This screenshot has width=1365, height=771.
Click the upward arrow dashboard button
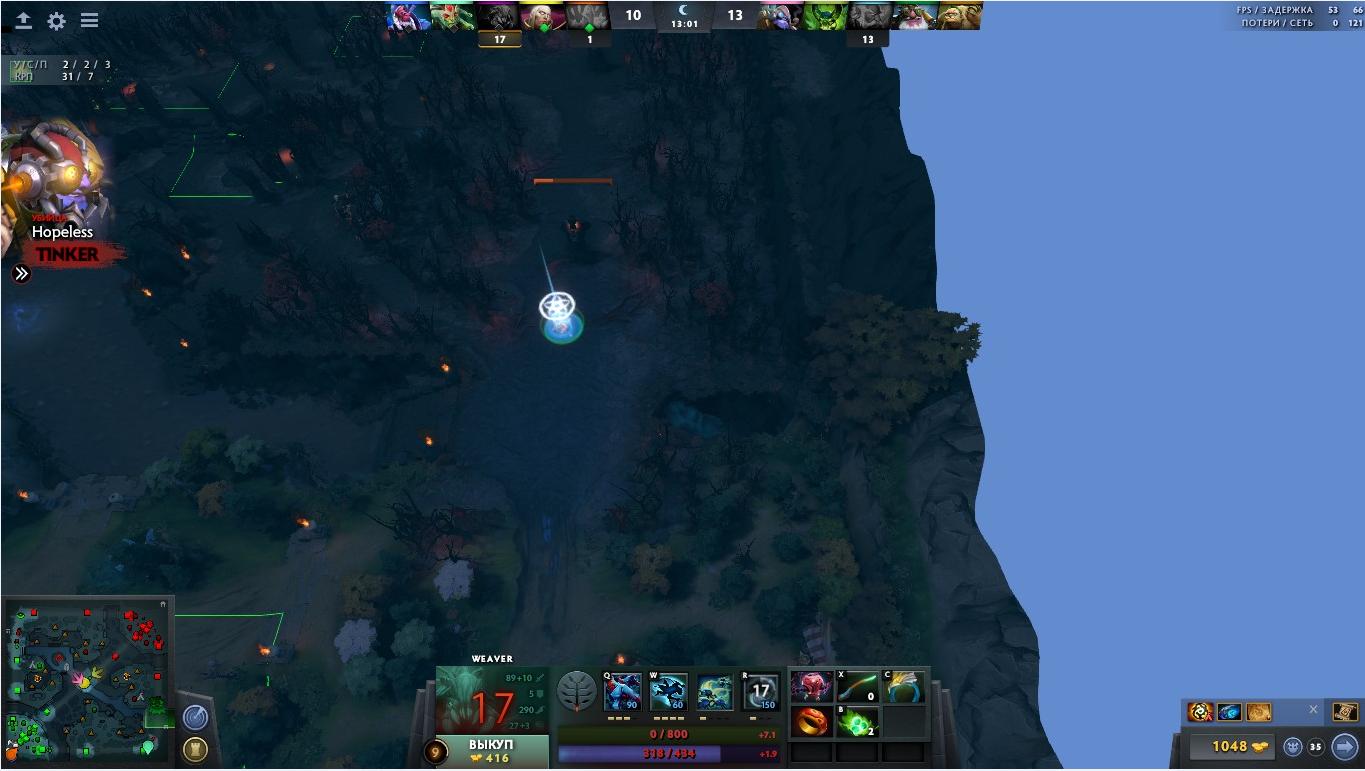coord(23,21)
